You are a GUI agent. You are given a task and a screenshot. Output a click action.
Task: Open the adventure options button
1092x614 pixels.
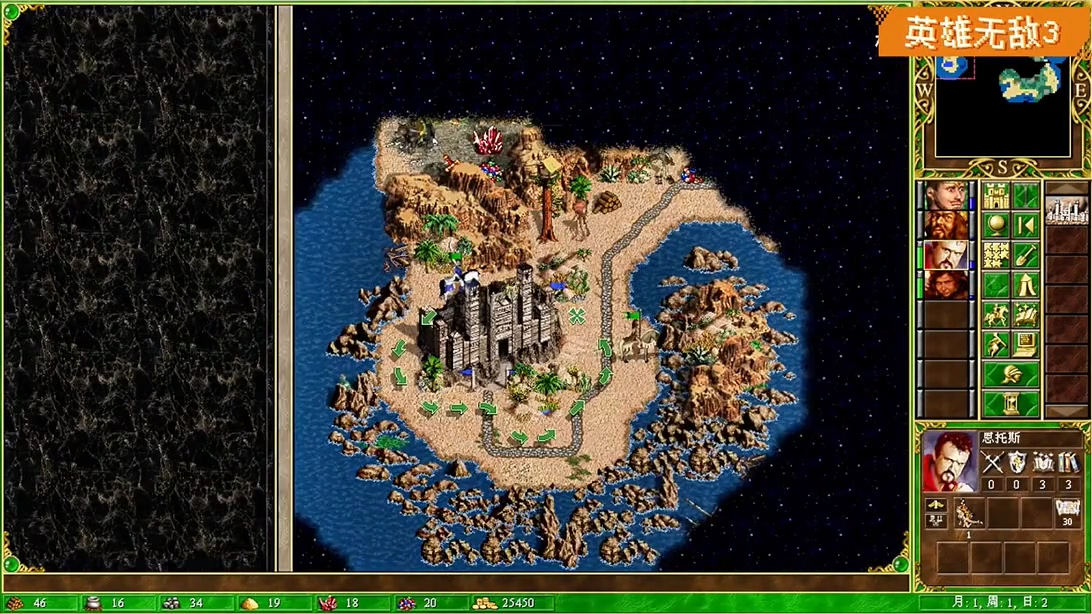coord(995,345)
